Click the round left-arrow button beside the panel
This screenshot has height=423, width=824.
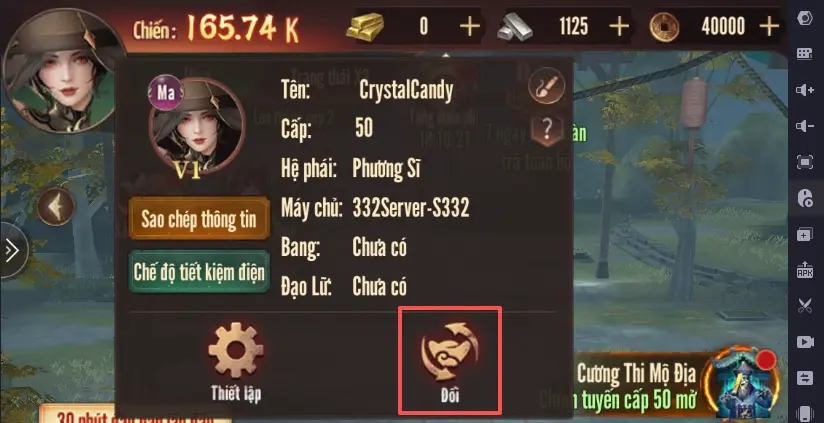[x=57, y=208]
